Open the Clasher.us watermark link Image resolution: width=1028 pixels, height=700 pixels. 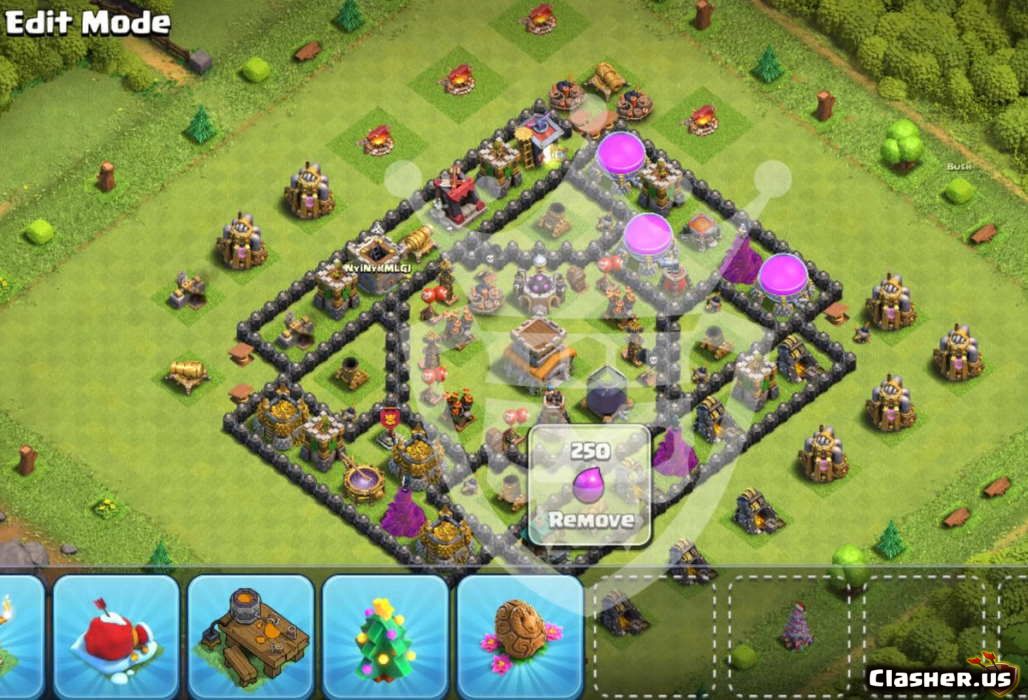(942, 677)
